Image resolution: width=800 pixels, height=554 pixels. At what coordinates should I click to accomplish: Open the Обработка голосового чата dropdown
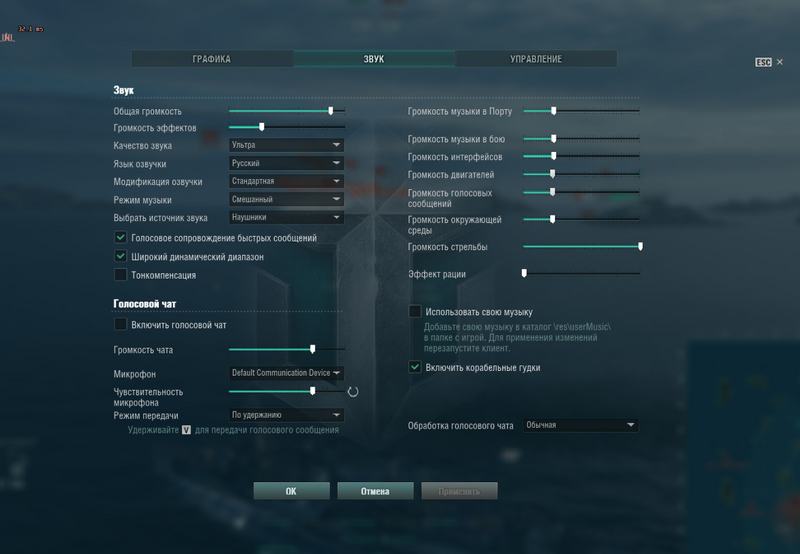(580, 425)
